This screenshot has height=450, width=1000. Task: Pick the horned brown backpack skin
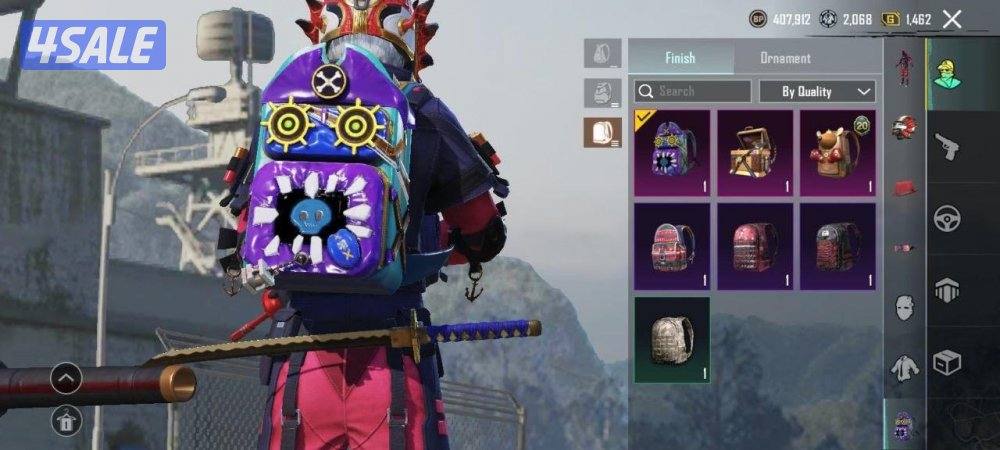tap(837, 153)
